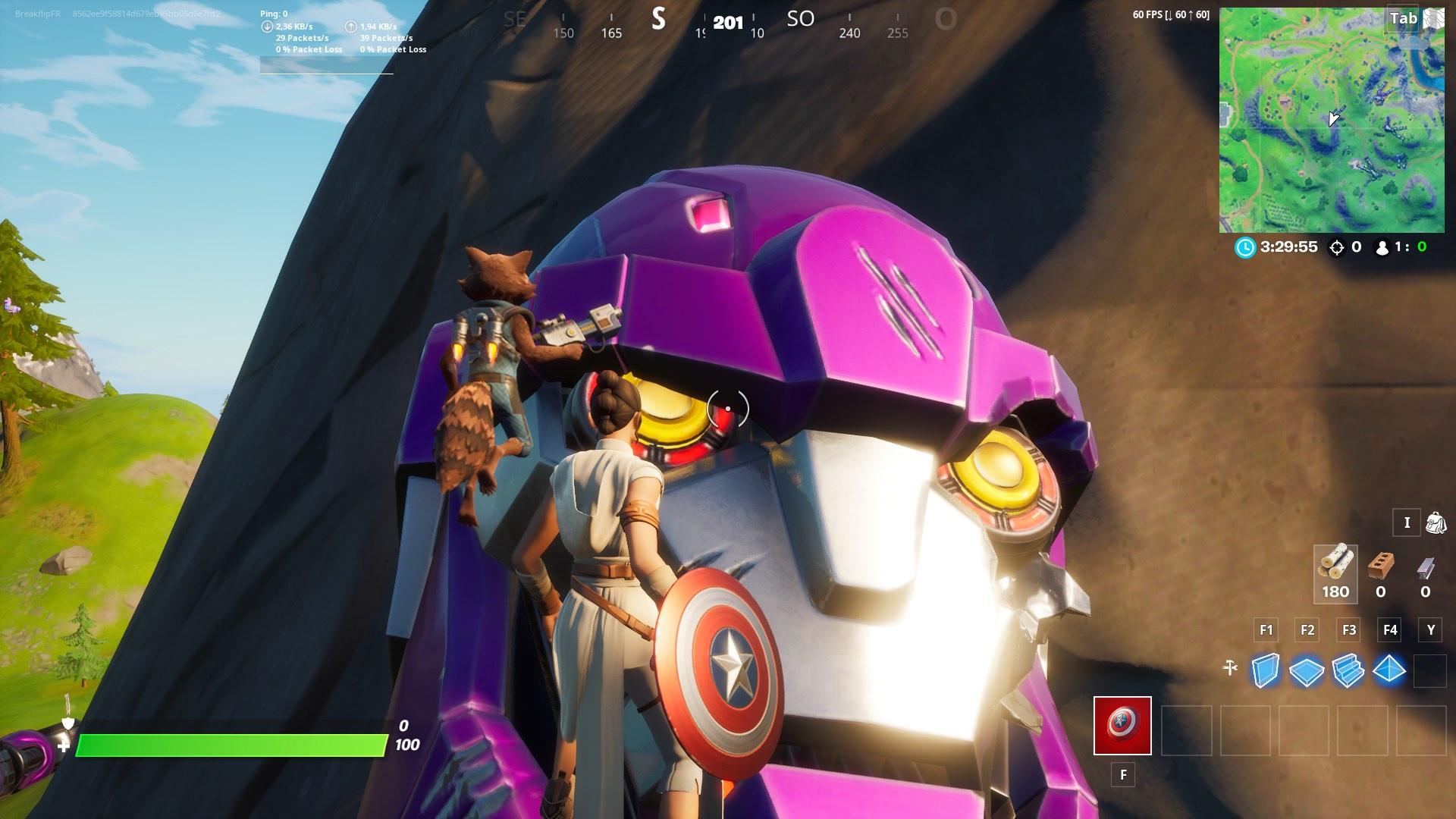Click the player count icon showing 1
This screenshot has height=819, width=1456.
(x=1381, y=247)
